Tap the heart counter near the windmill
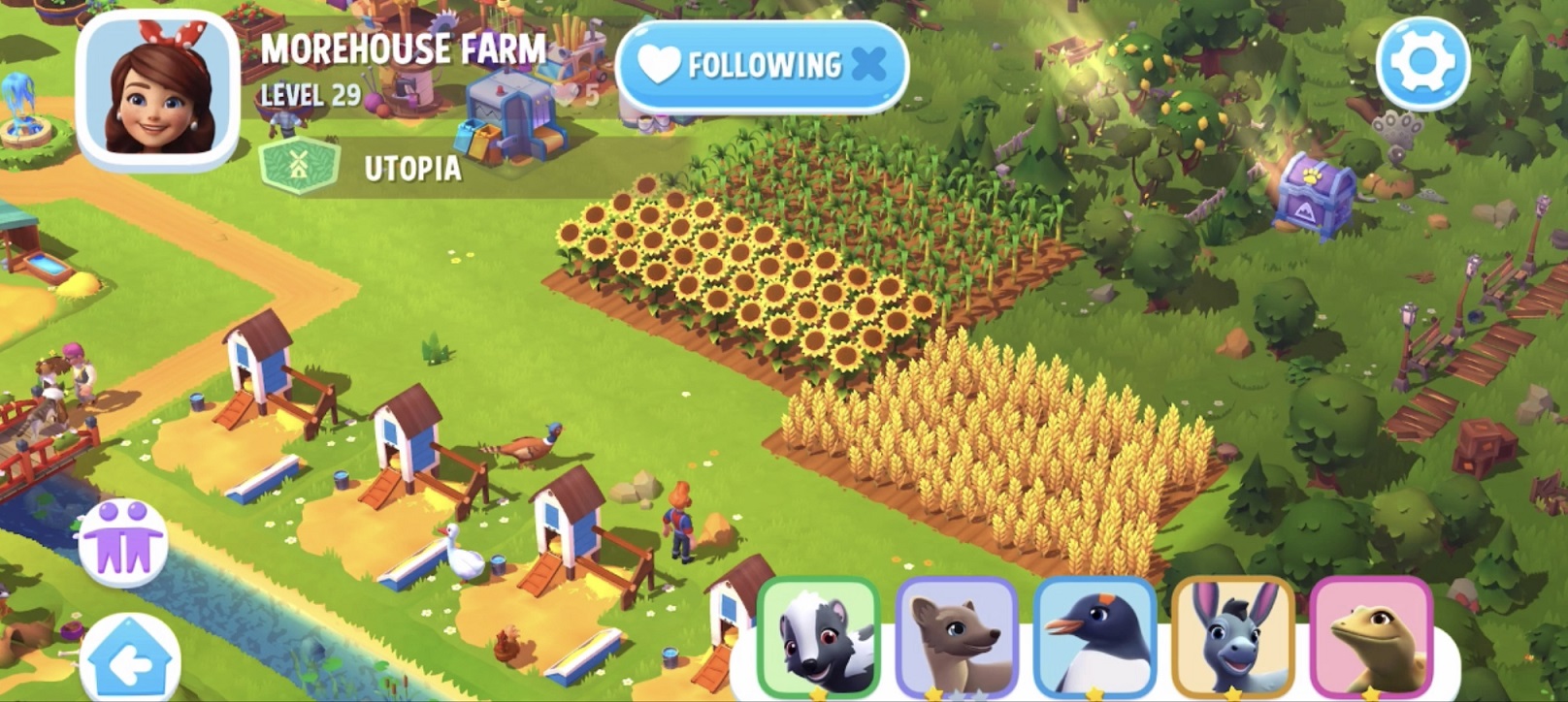This screenshot has width=1568, height=702. click(x=569, y=92)
